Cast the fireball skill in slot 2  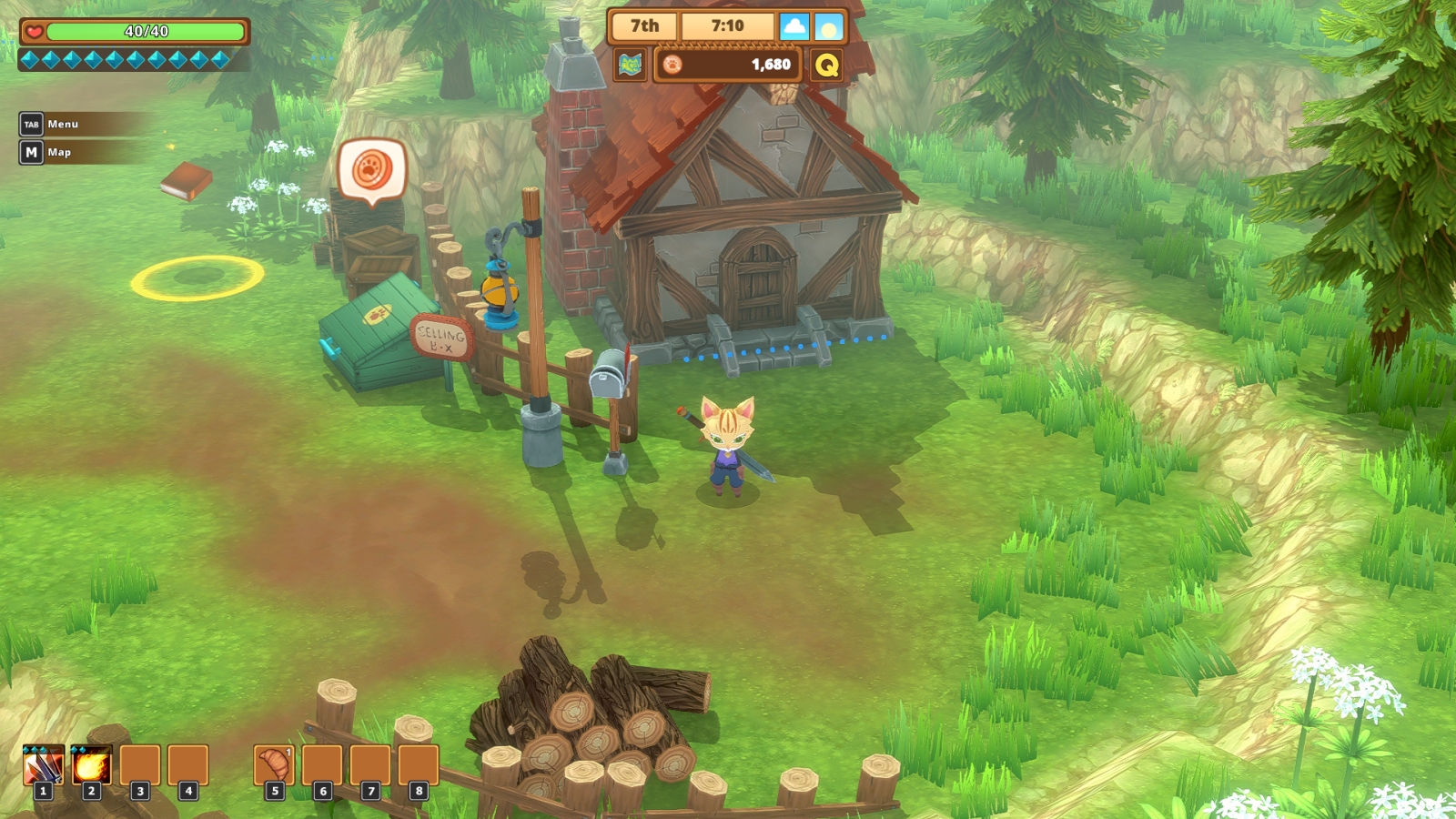pos(91,765)
